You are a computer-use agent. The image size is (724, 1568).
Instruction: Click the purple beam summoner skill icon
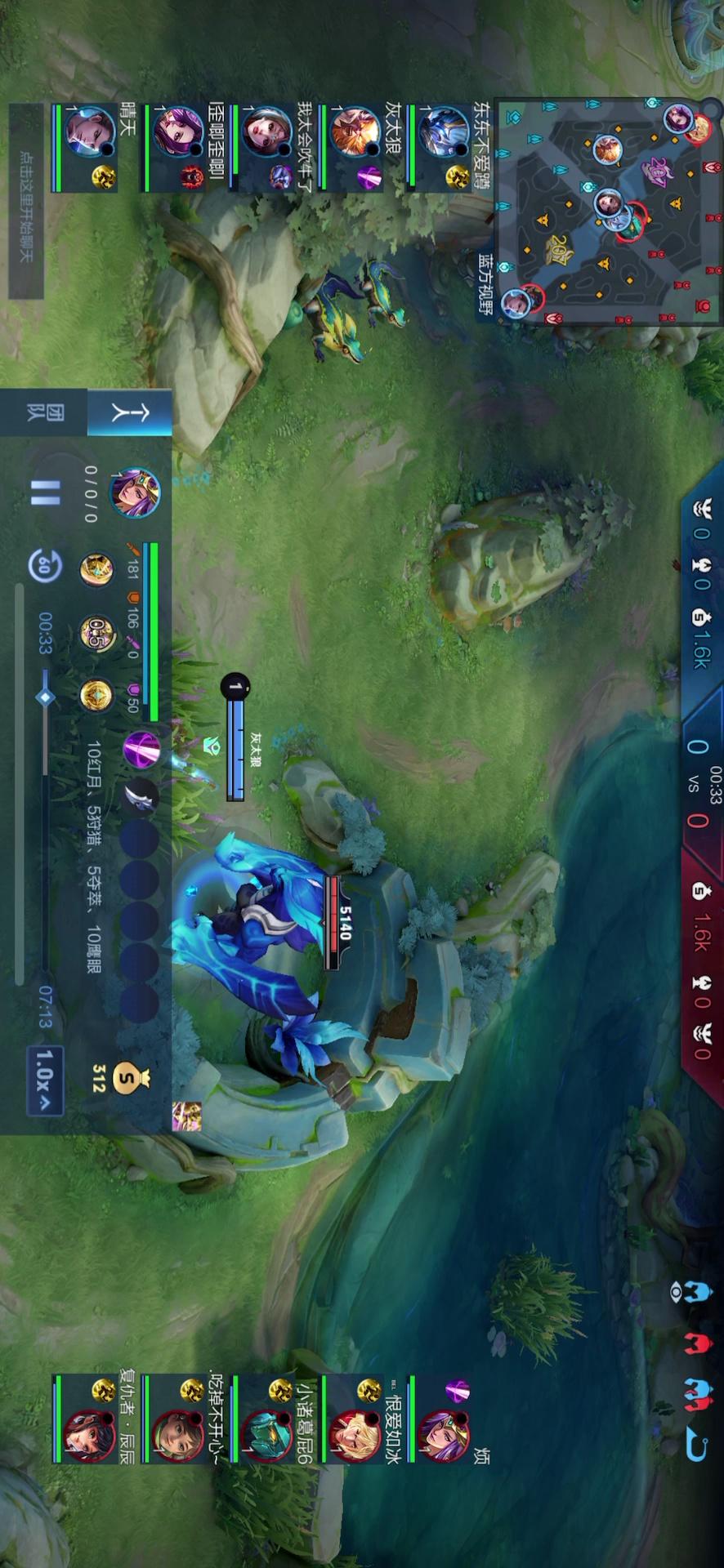point(141,749)
